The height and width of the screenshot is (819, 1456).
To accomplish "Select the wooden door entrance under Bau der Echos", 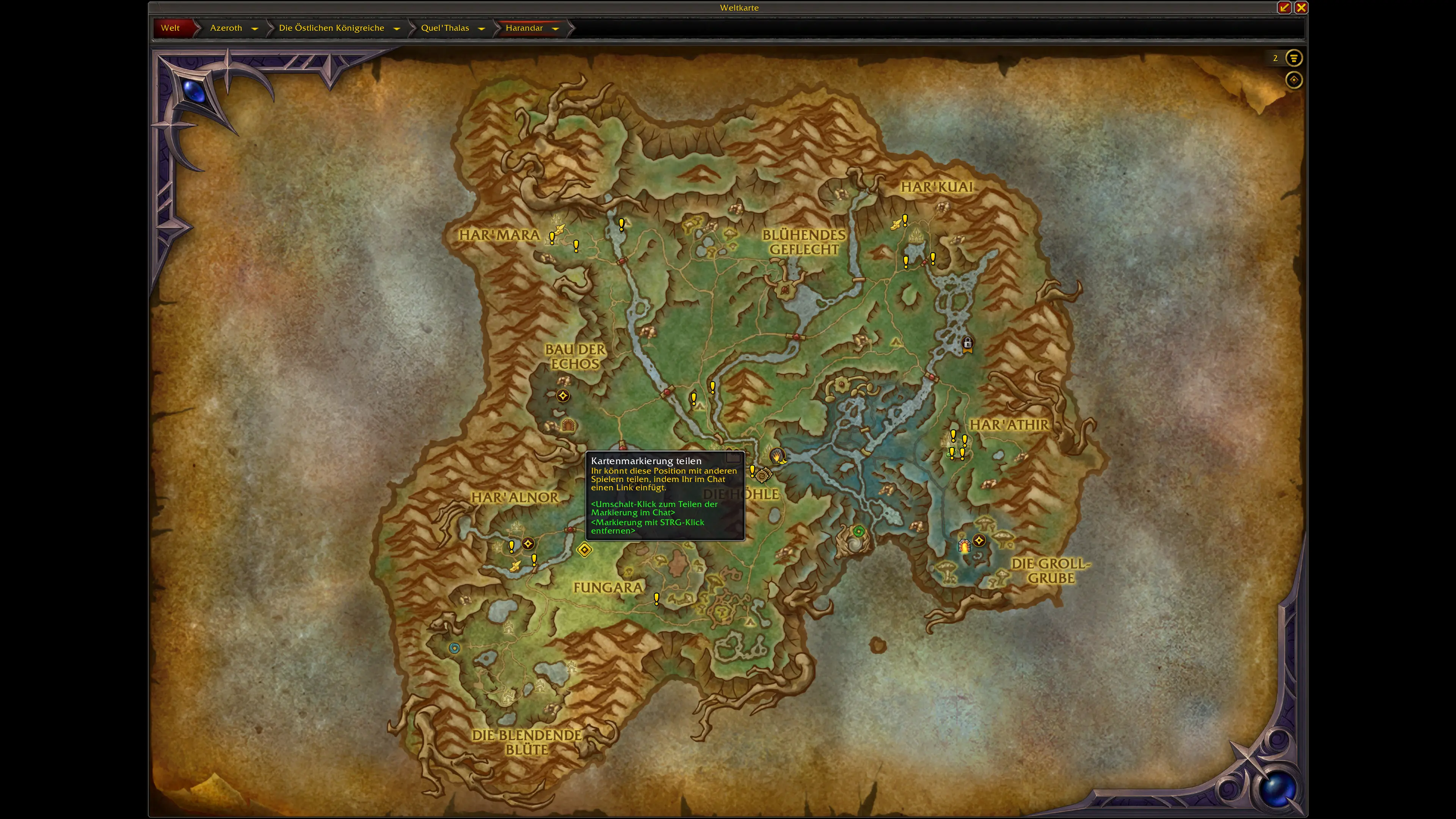I will 568,425.
